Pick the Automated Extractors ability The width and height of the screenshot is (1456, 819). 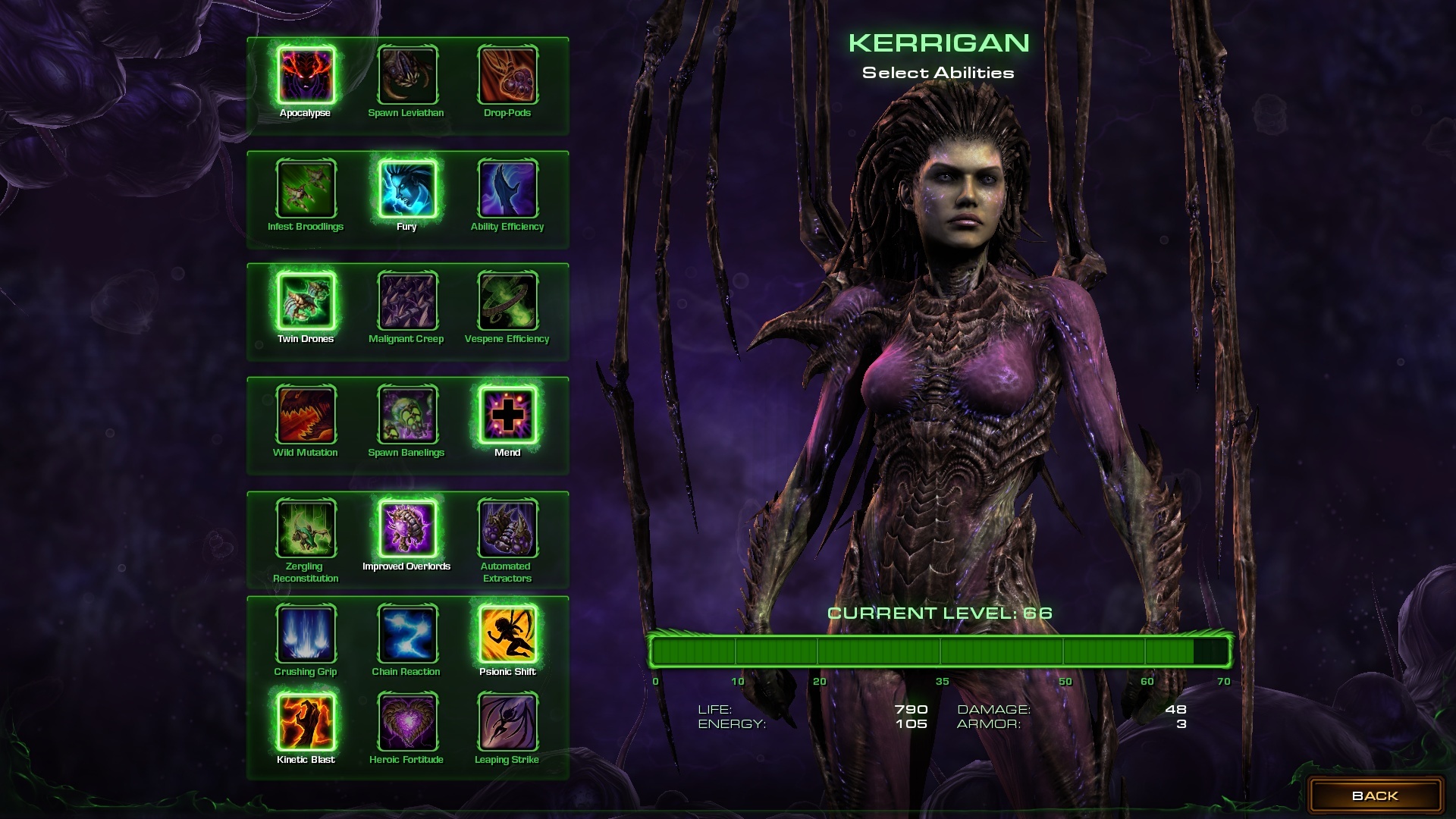[507, 529]
